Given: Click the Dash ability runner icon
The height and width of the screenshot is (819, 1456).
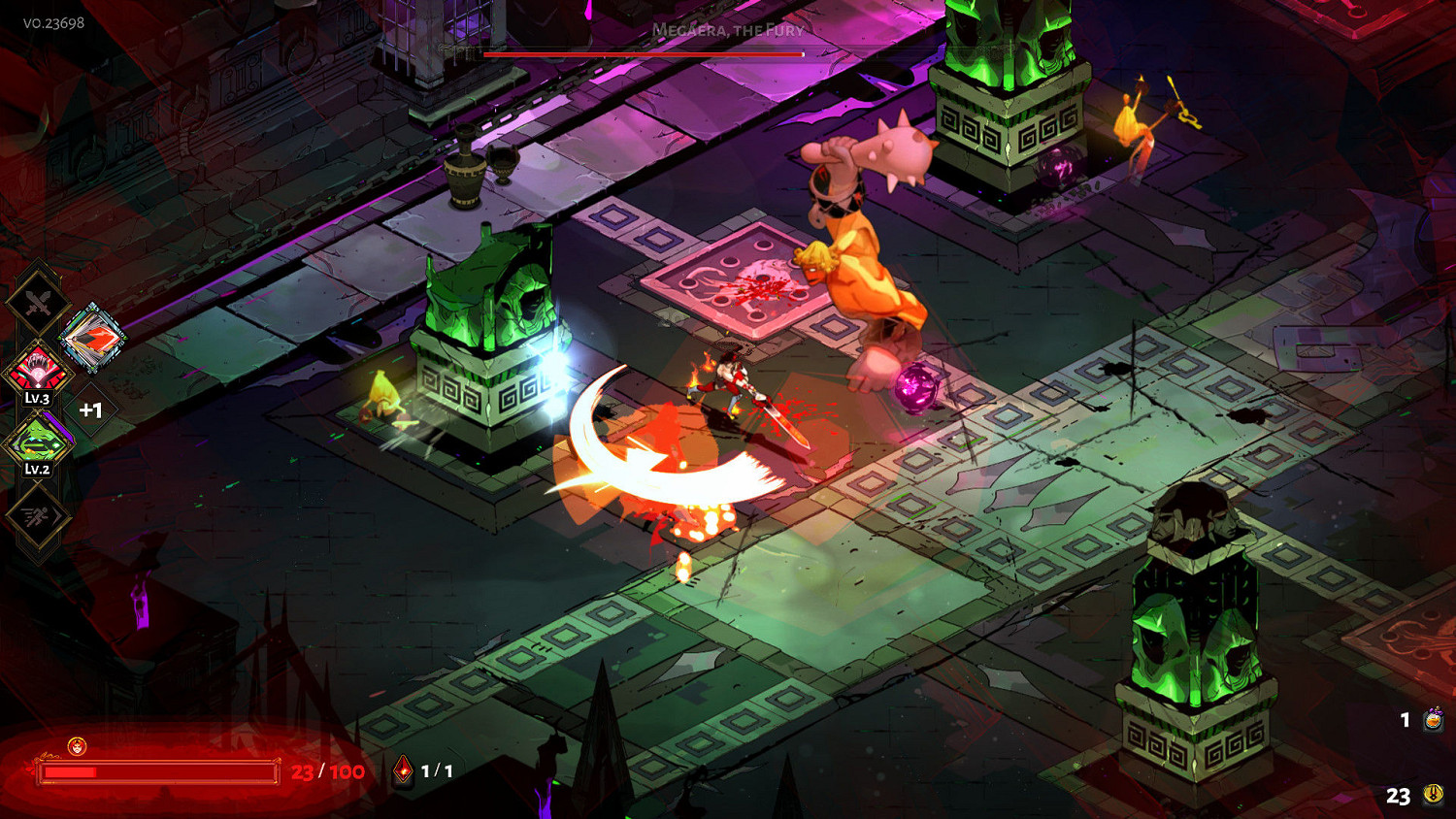Looking at the screenshot, I should pyautogui.click(x=38, y=517).
